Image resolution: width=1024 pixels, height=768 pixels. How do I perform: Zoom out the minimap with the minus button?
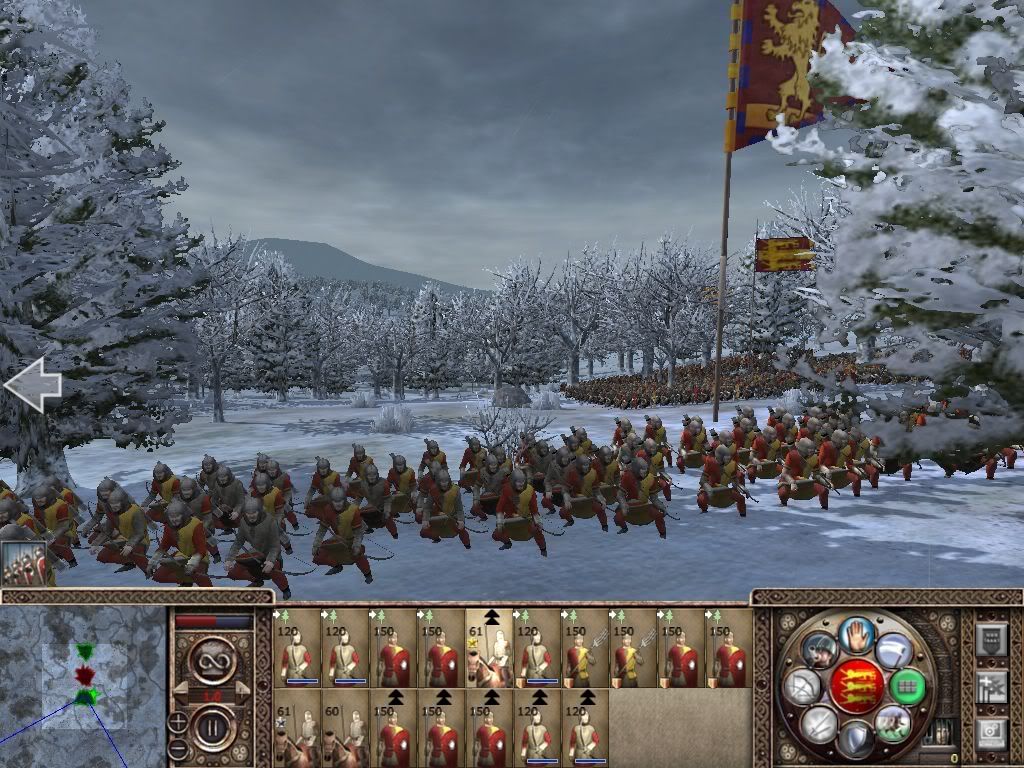[x=177, y=748]
